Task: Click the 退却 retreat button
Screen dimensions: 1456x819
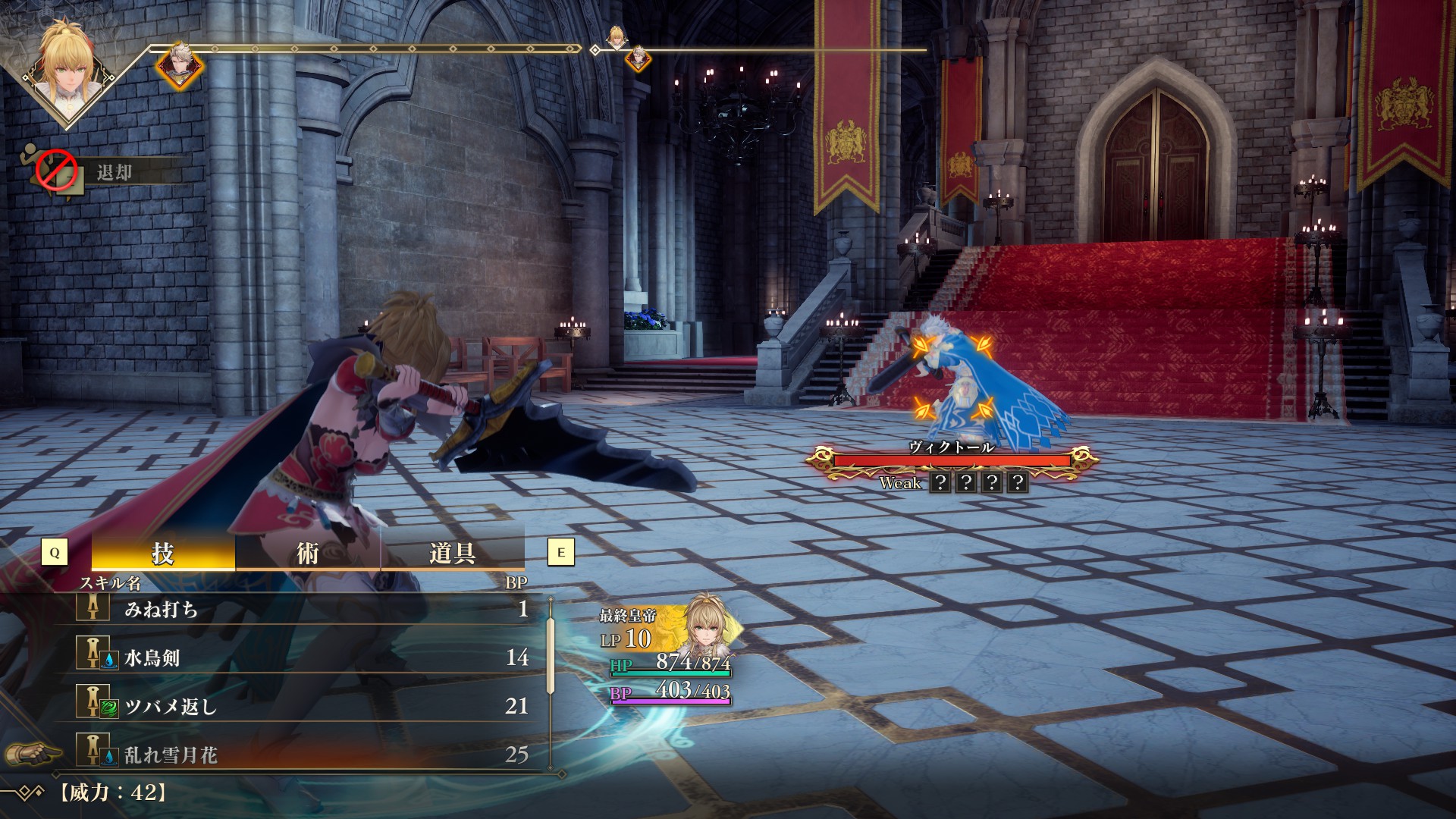Action: (114, 173)
